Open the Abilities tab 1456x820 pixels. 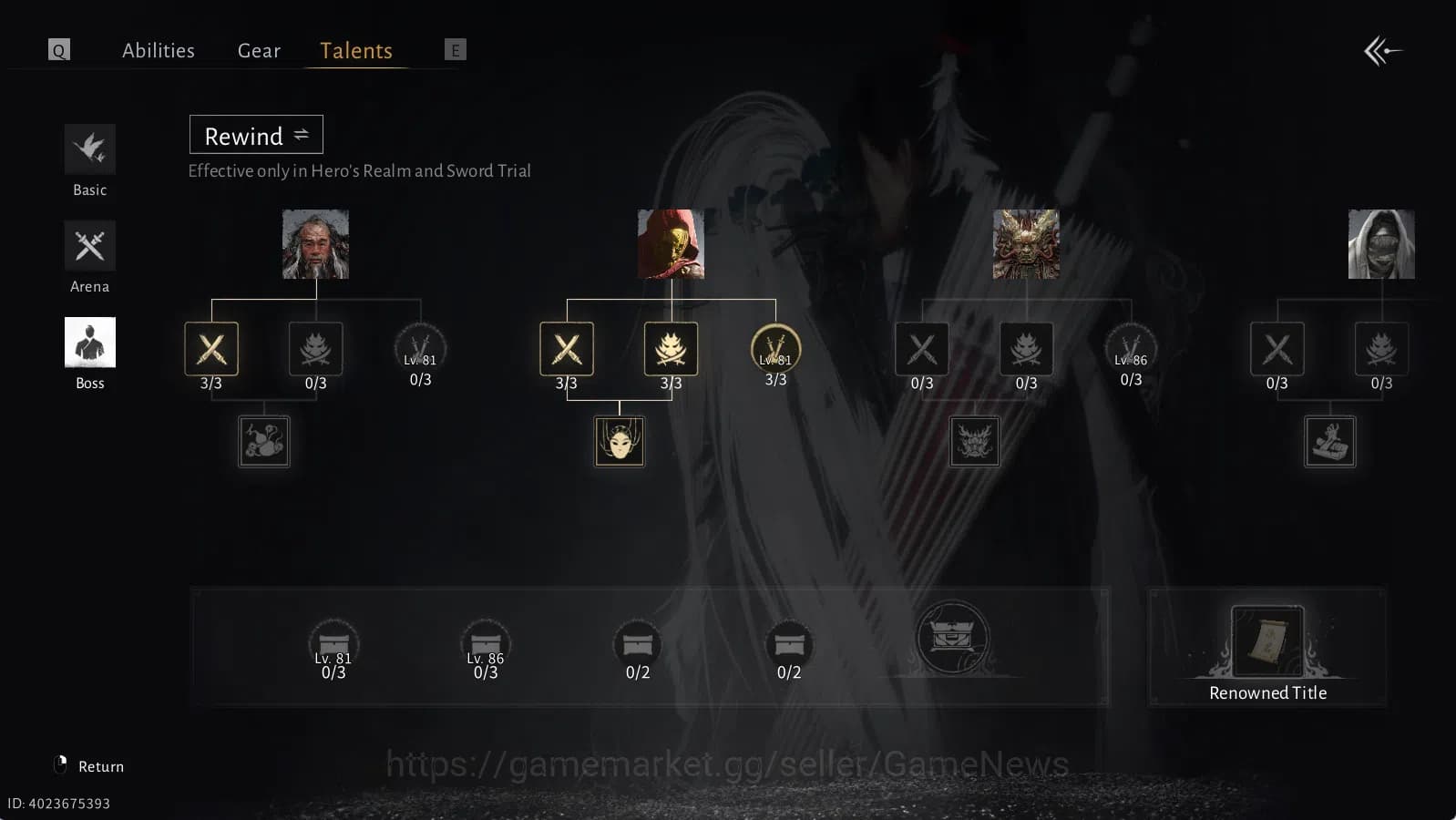coord(159,50)
